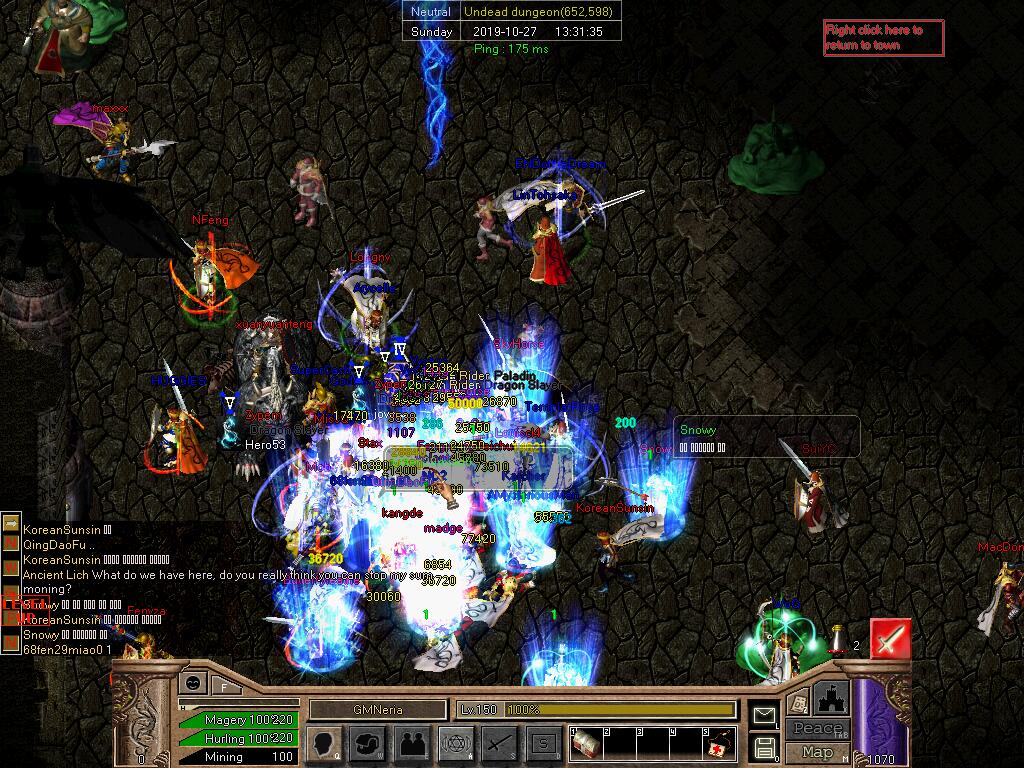This screenshot has height=768, width=1024.
Task: Open the mail envelope icon
Action: coord(765,715)
